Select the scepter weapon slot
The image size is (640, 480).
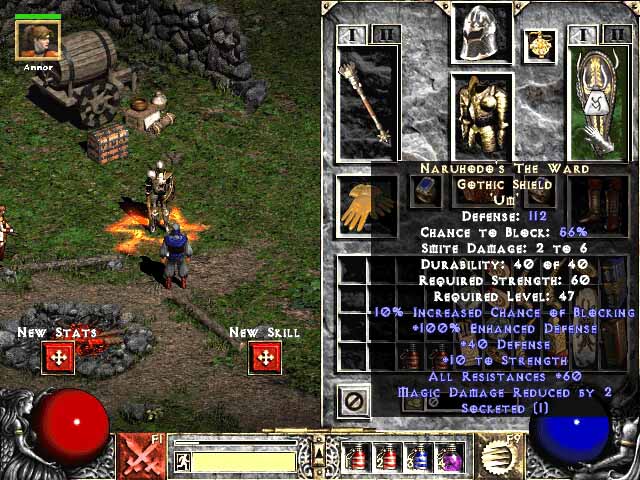(x=368, y=101)
